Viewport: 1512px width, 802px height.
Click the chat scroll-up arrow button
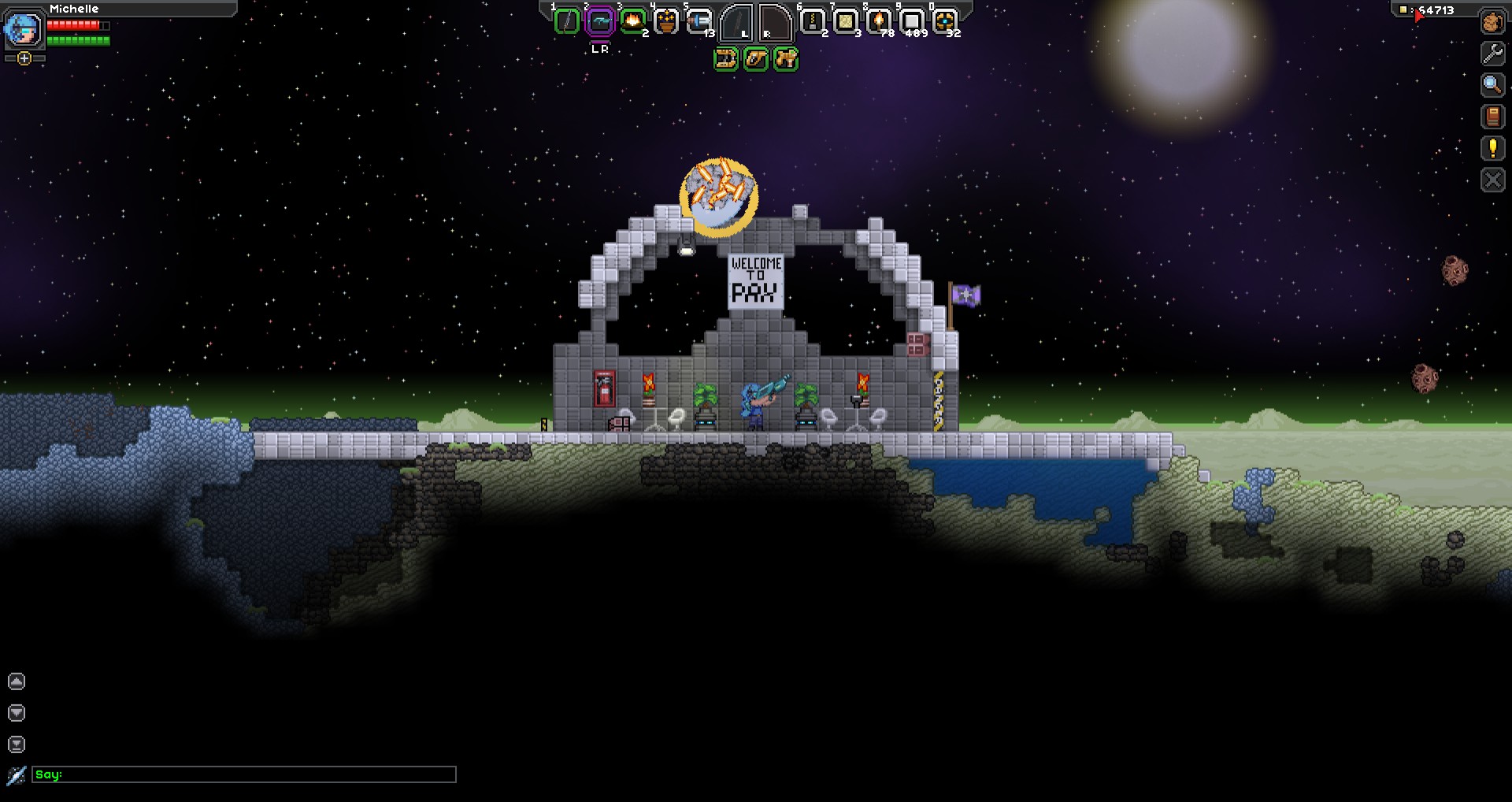[17, 681]
